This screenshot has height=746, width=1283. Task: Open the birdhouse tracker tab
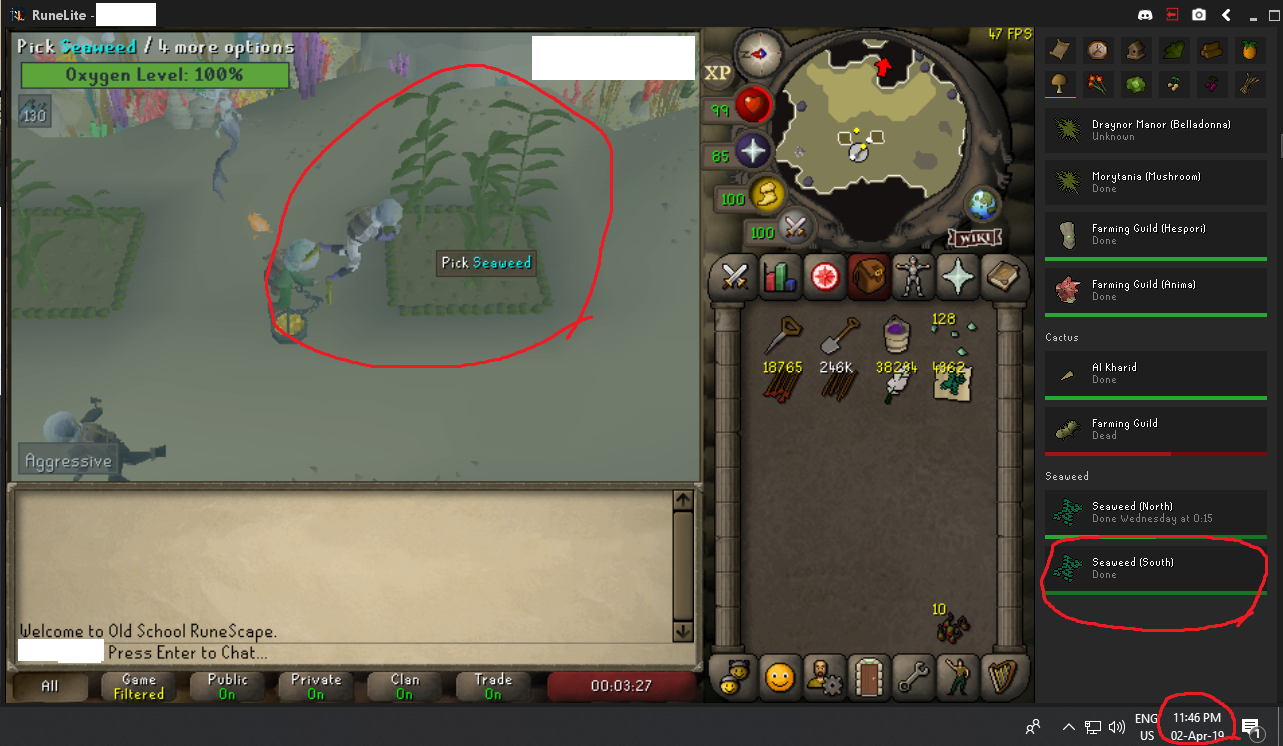point(1135,50)
